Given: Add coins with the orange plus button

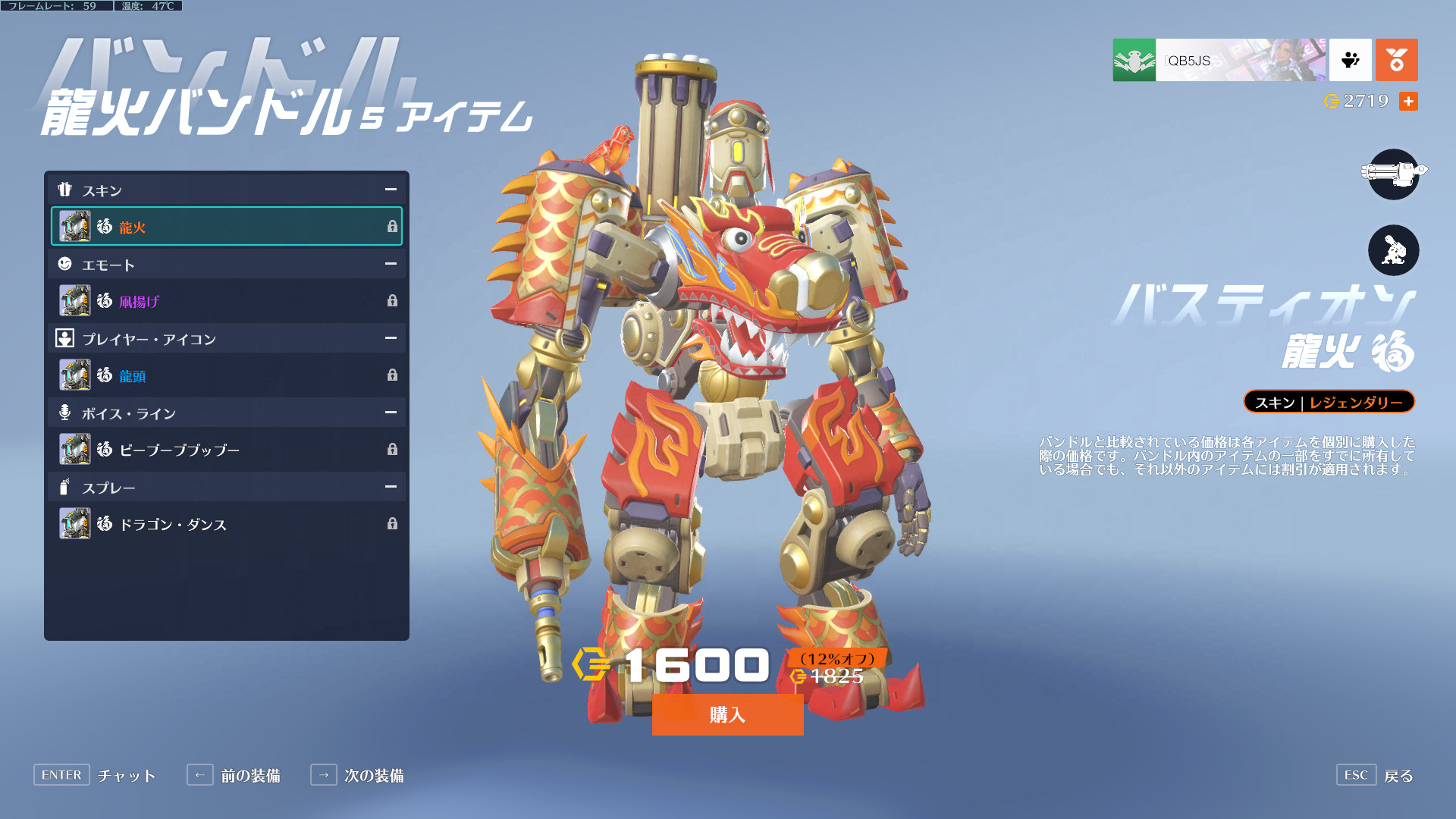Looking at the screenshot, I should (1408, 101).
